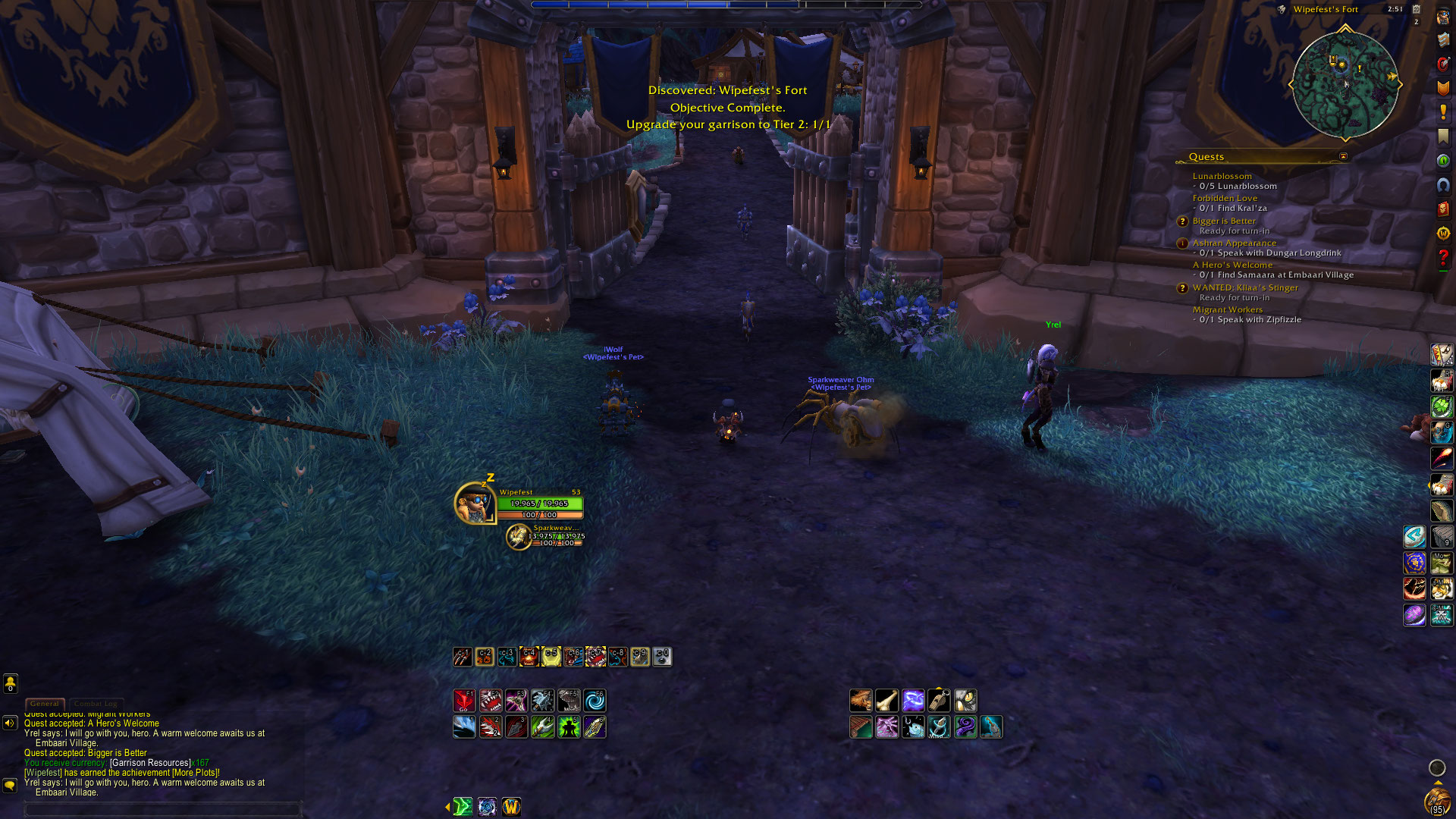Open the red question mark help button
Viewport: 1456px width, 819px height.
click(x=1442, y=258)
